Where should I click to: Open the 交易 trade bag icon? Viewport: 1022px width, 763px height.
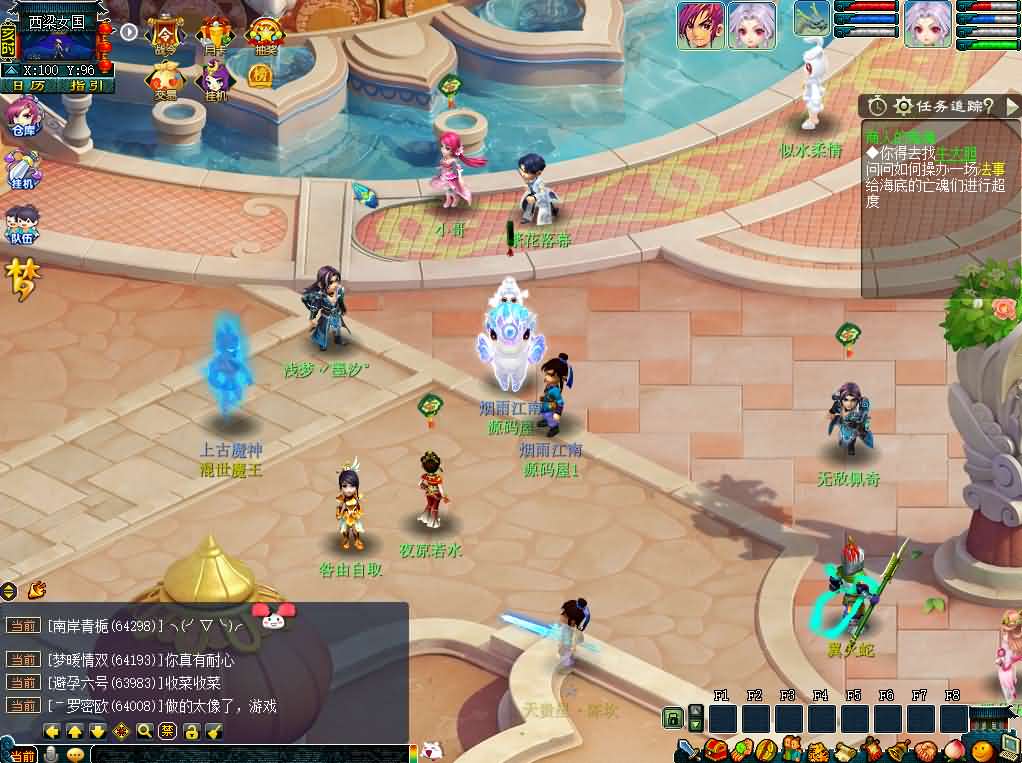[x=165, y=81]
